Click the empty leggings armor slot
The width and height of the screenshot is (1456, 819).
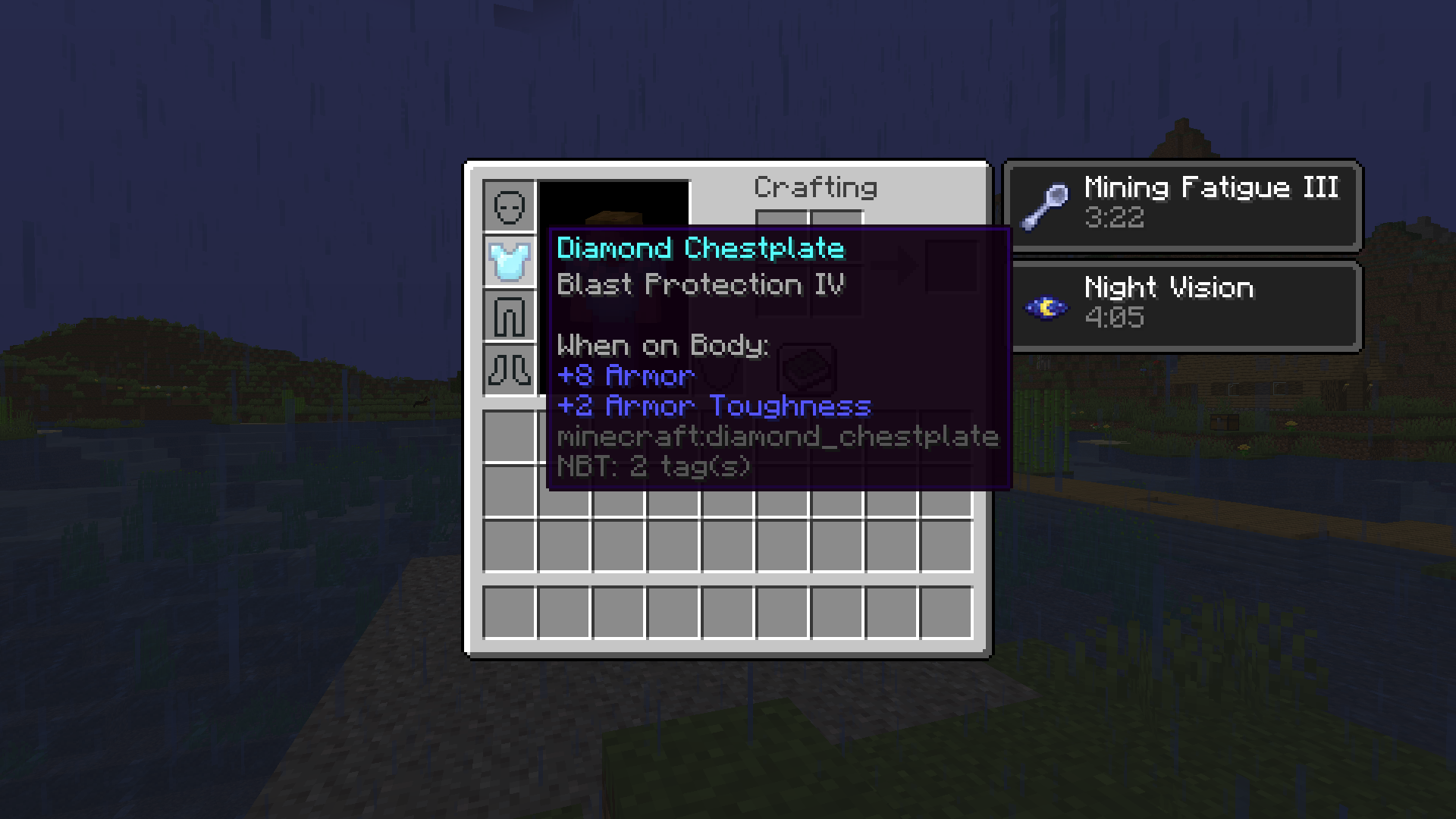pos(510,317)
